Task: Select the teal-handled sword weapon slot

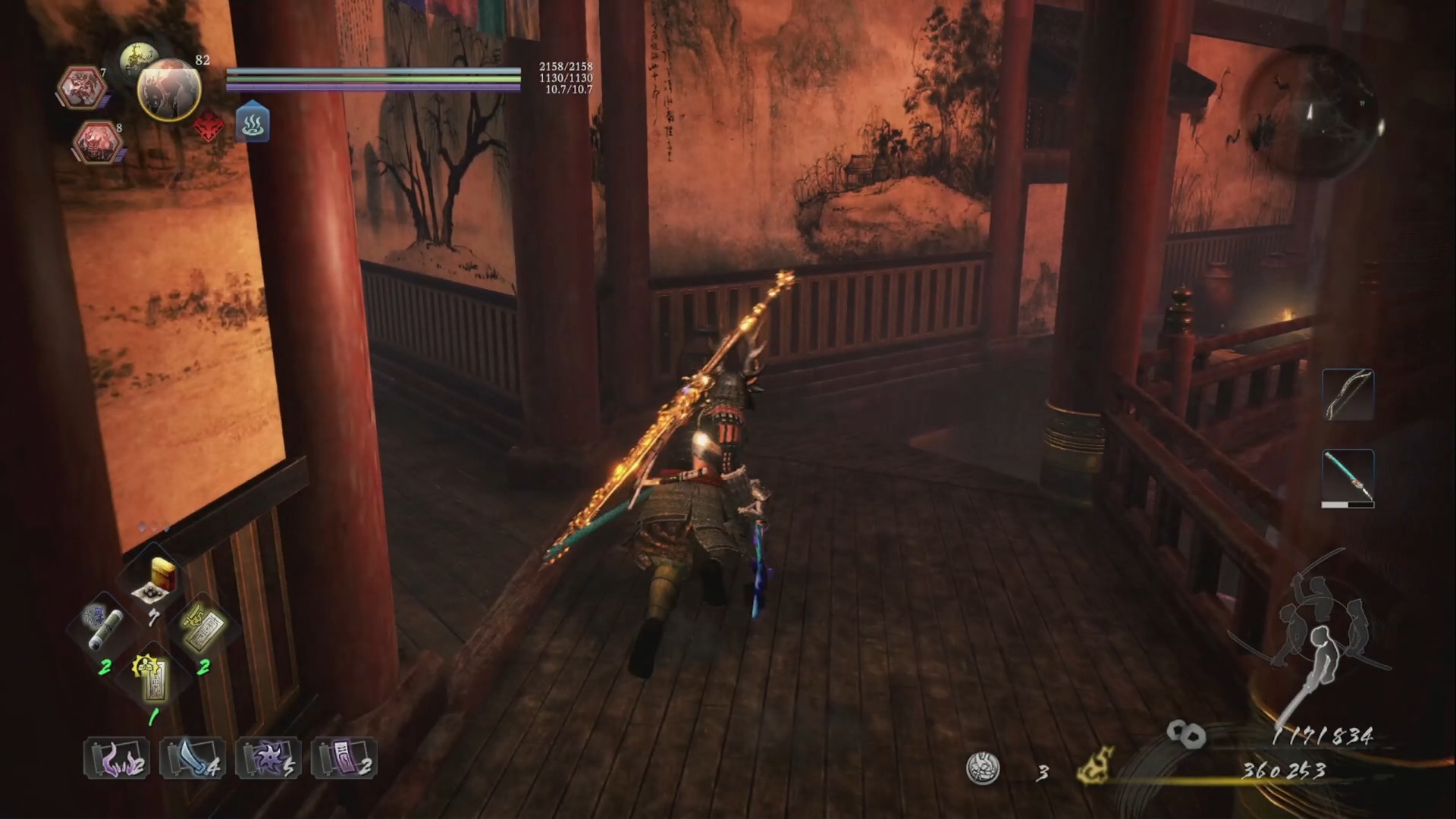Action: (x=1348, y=476)
